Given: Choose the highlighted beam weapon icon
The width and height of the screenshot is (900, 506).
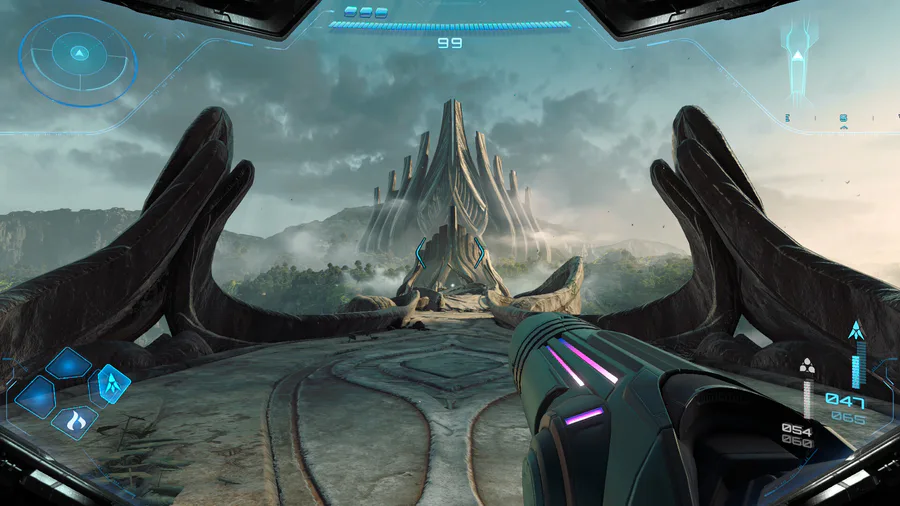Looking at the screenshot, I should [x=110, y=383].
